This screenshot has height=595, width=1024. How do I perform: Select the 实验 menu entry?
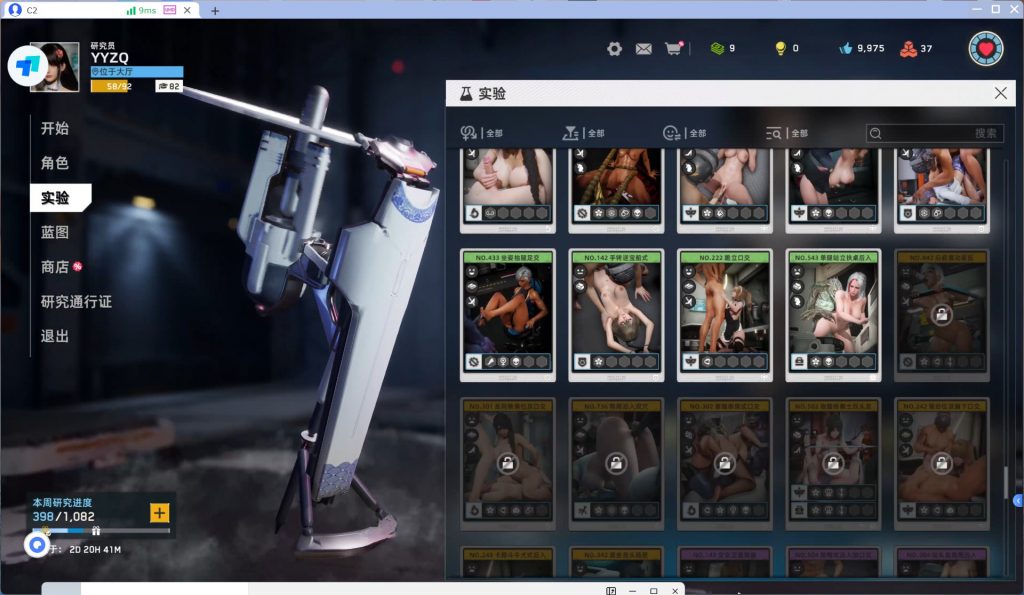pos(56,198)
